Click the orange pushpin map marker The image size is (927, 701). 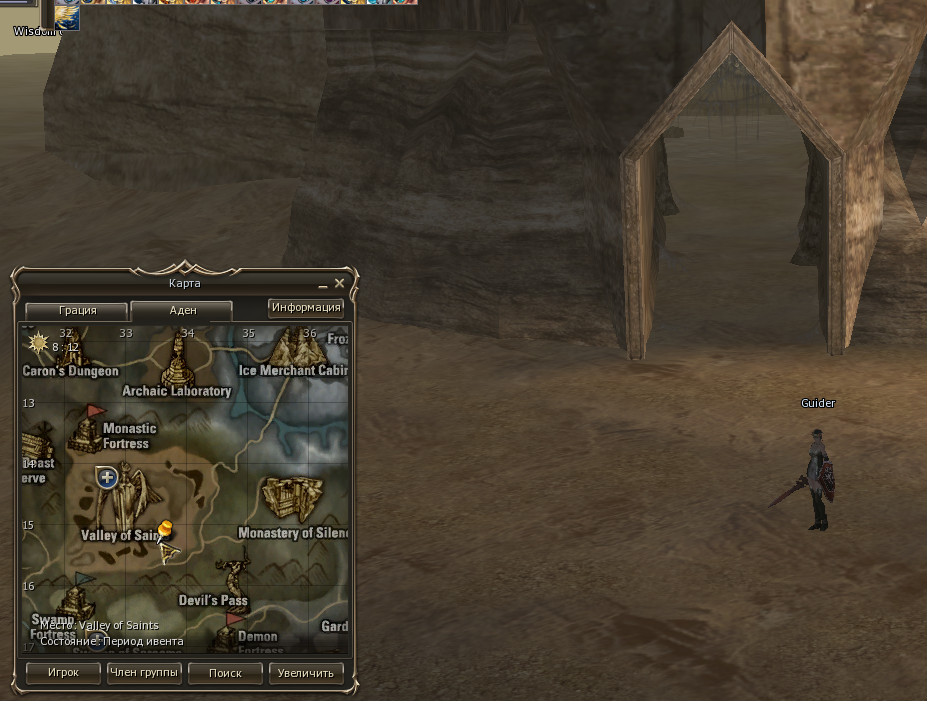tap(166, 530)
